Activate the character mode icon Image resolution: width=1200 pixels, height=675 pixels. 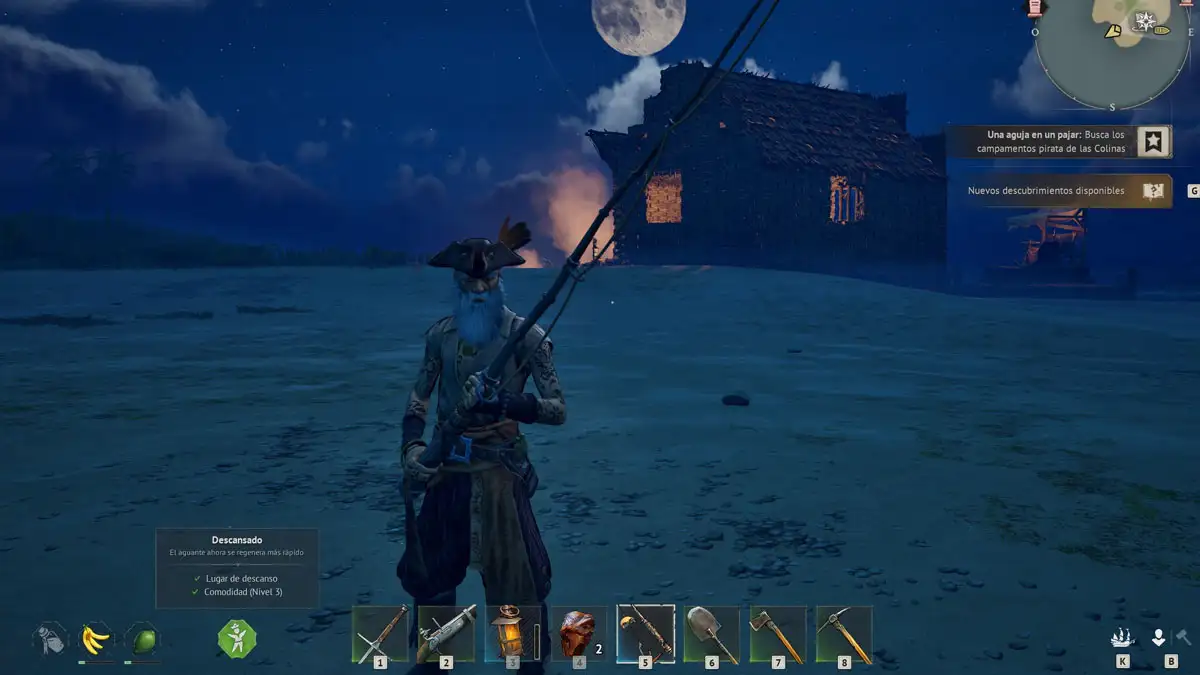(x=1159, y=637)
